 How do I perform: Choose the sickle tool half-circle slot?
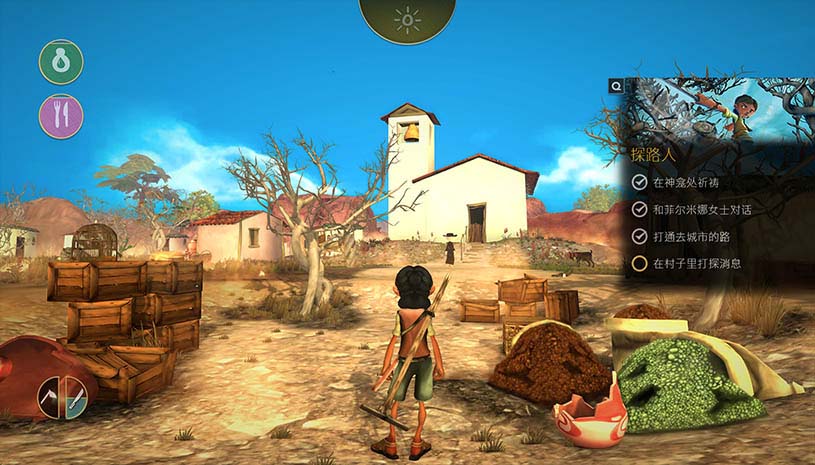(50, 398)
